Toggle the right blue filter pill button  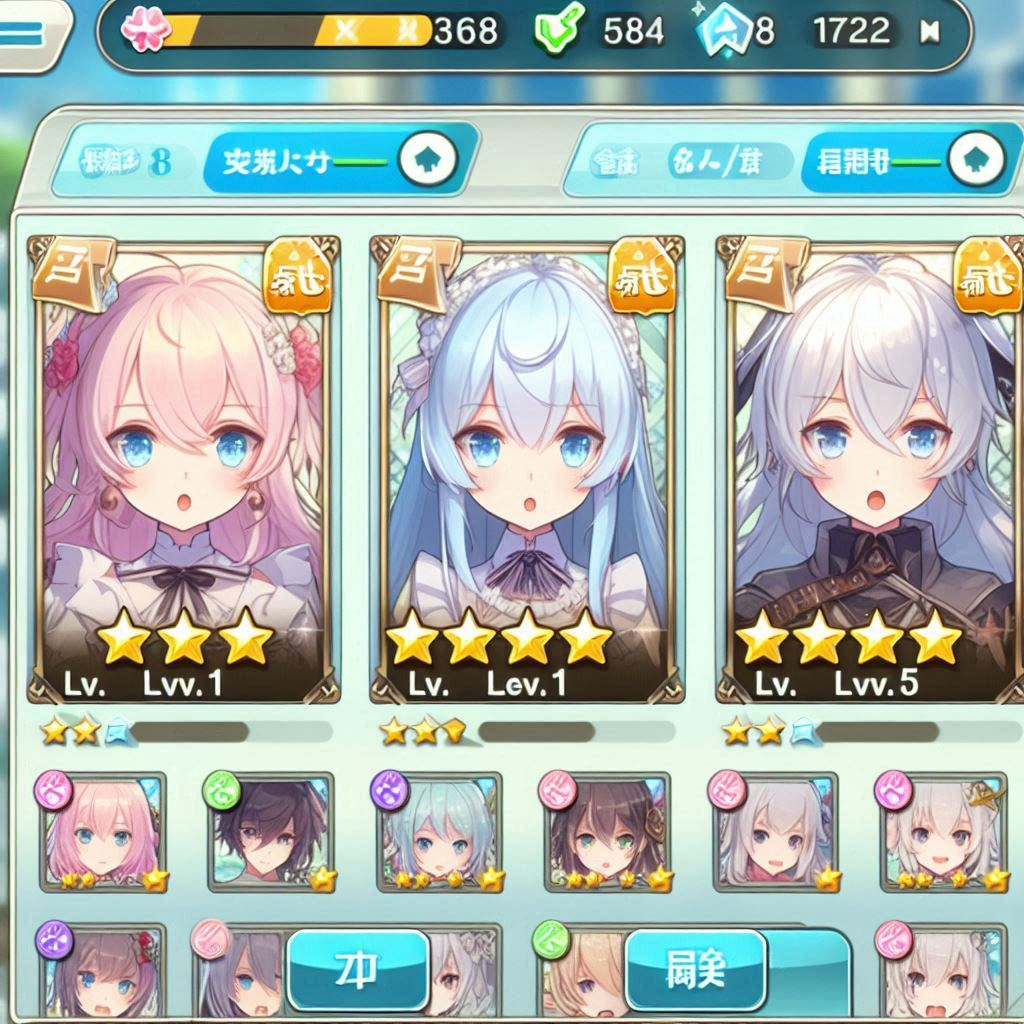coord(905,160)
